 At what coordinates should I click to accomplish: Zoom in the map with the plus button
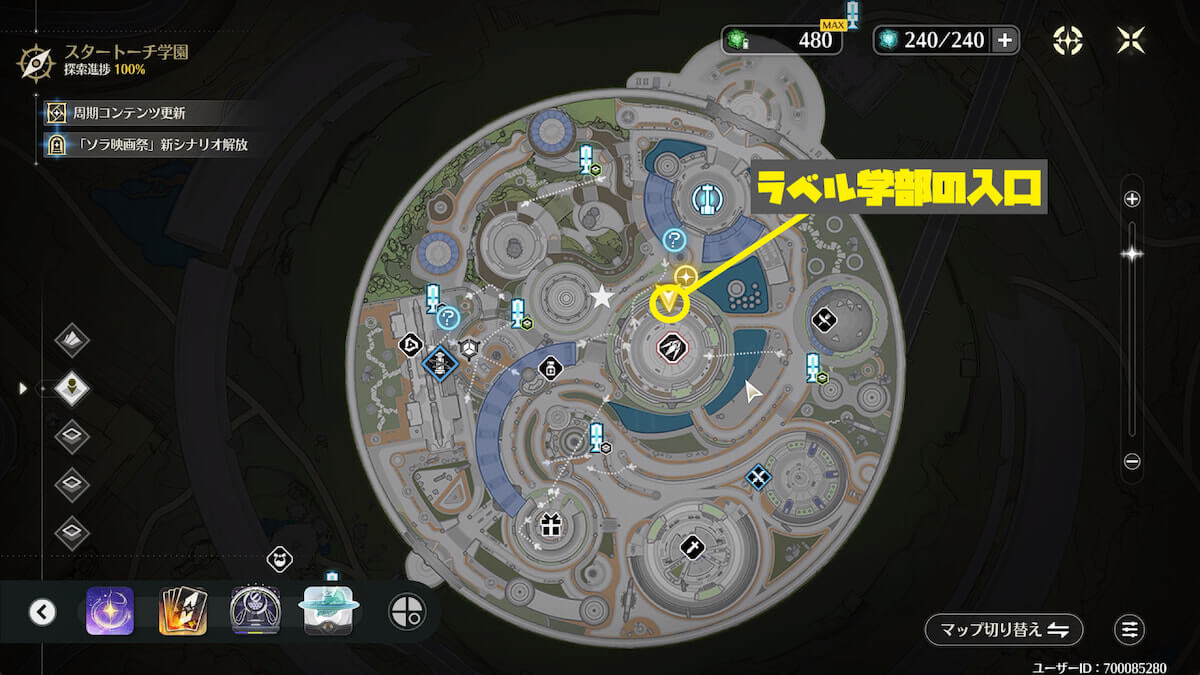(1132, 199)
